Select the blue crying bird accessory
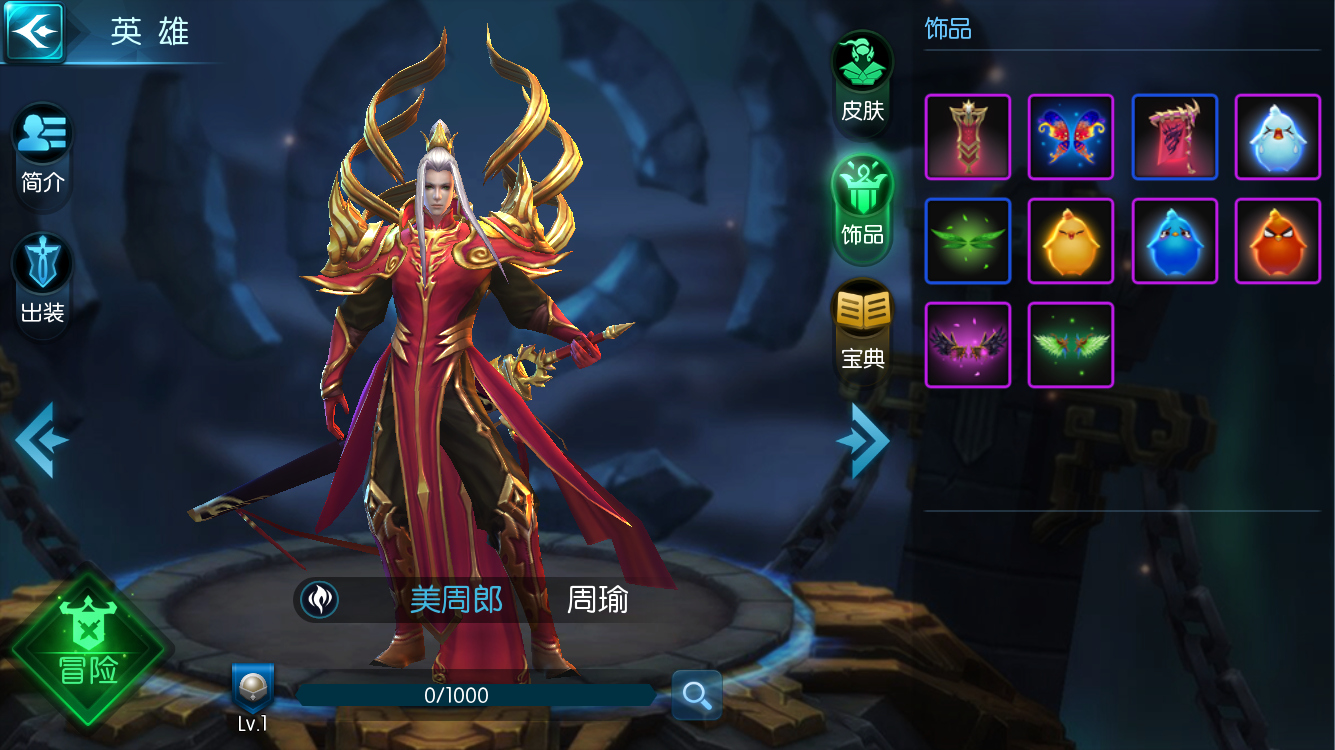 [1277, 136]
